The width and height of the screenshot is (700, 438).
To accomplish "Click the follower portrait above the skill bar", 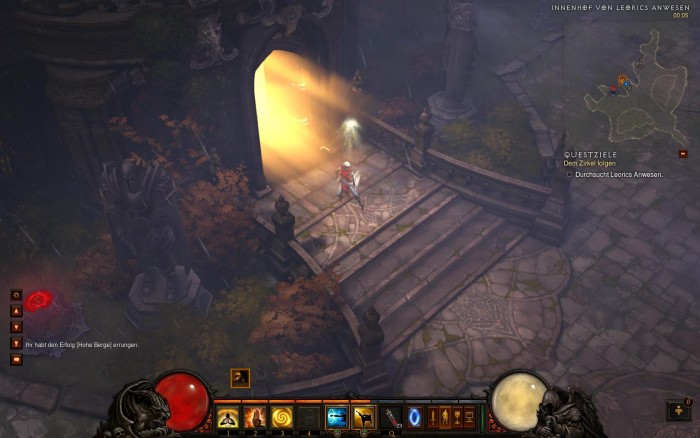I will (x=240, y=377).
